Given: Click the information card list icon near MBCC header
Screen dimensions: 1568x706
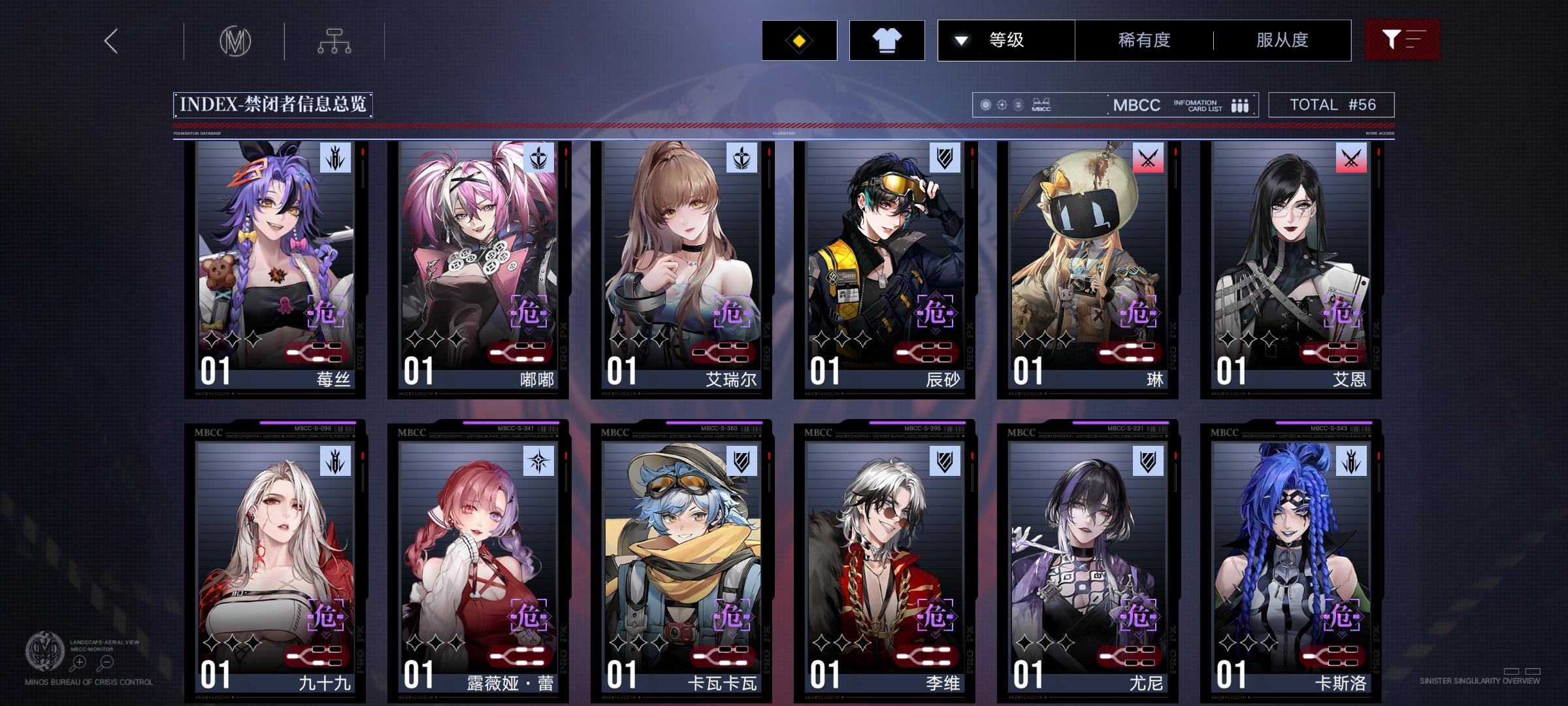Looking at the screenshot, I should coord(1239,105).
